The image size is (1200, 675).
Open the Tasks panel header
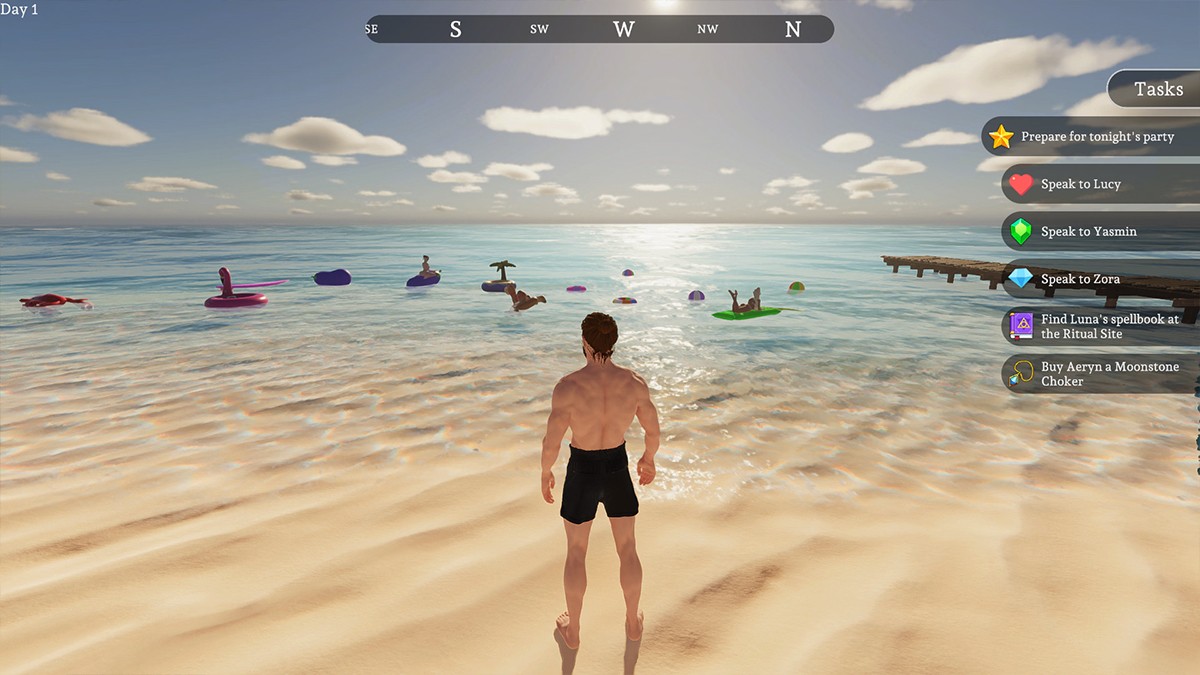click(1158, 89)
